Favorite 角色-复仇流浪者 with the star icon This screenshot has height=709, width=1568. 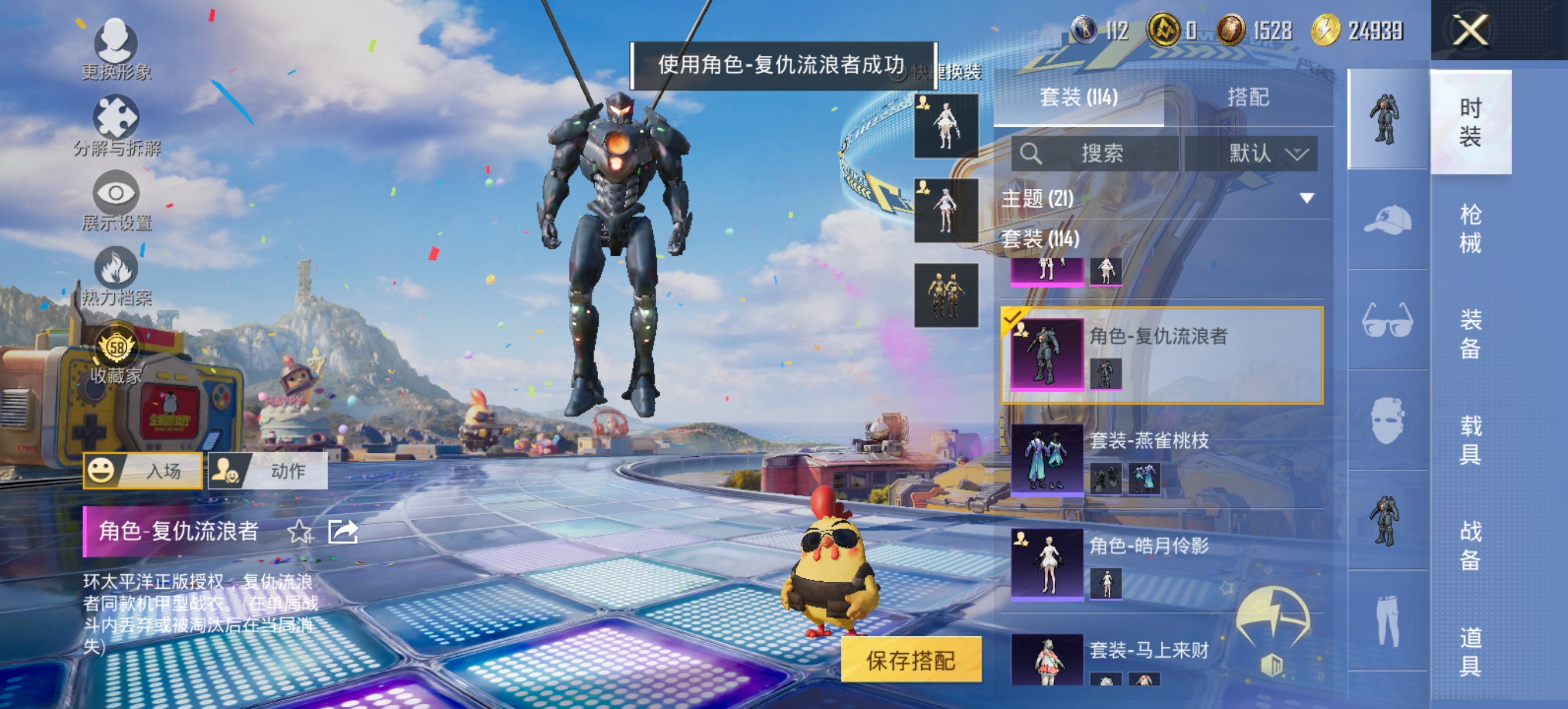pyautogui.click(x=299, y=531)
